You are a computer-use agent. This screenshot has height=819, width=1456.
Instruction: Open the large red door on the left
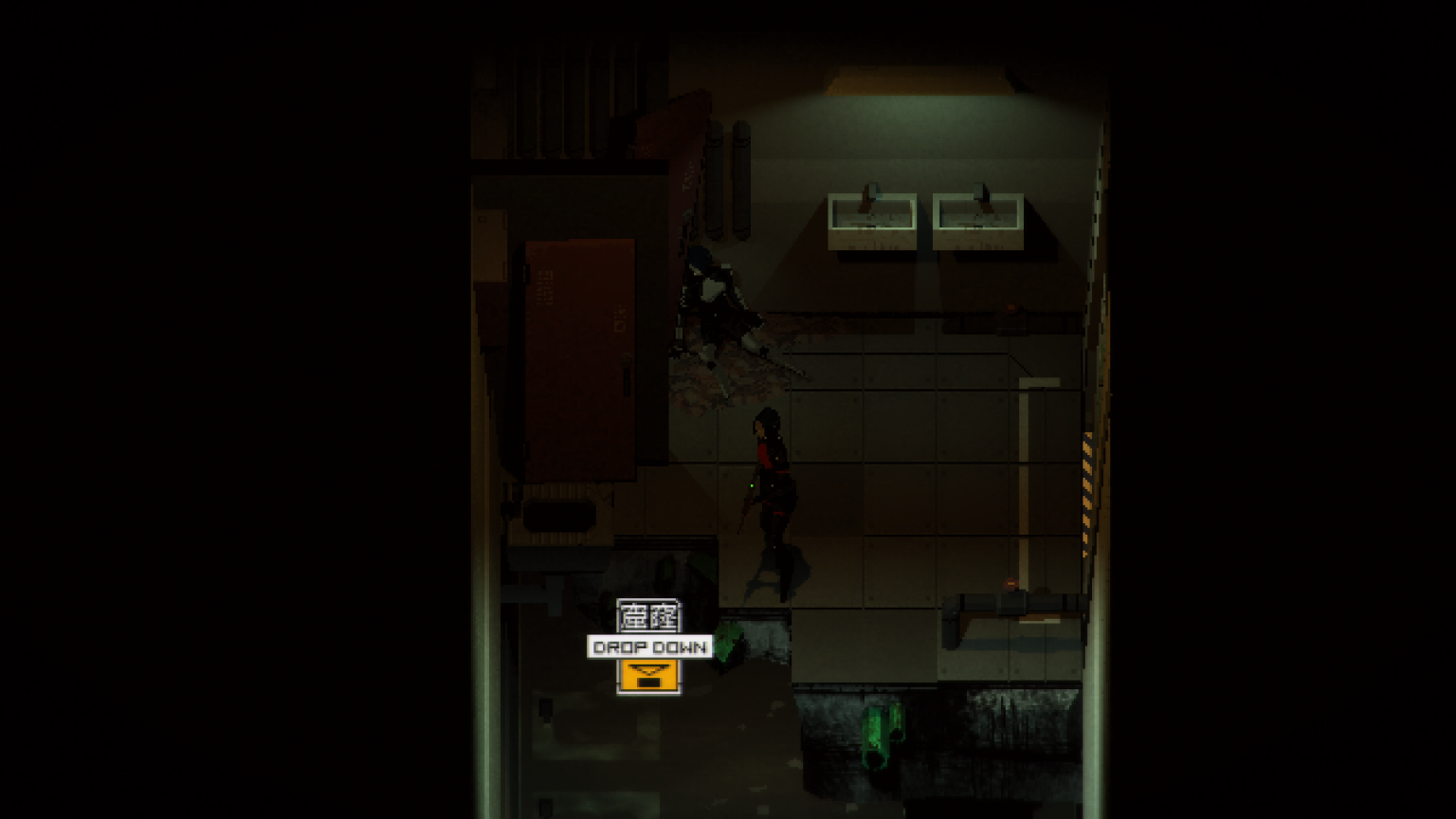578,360
